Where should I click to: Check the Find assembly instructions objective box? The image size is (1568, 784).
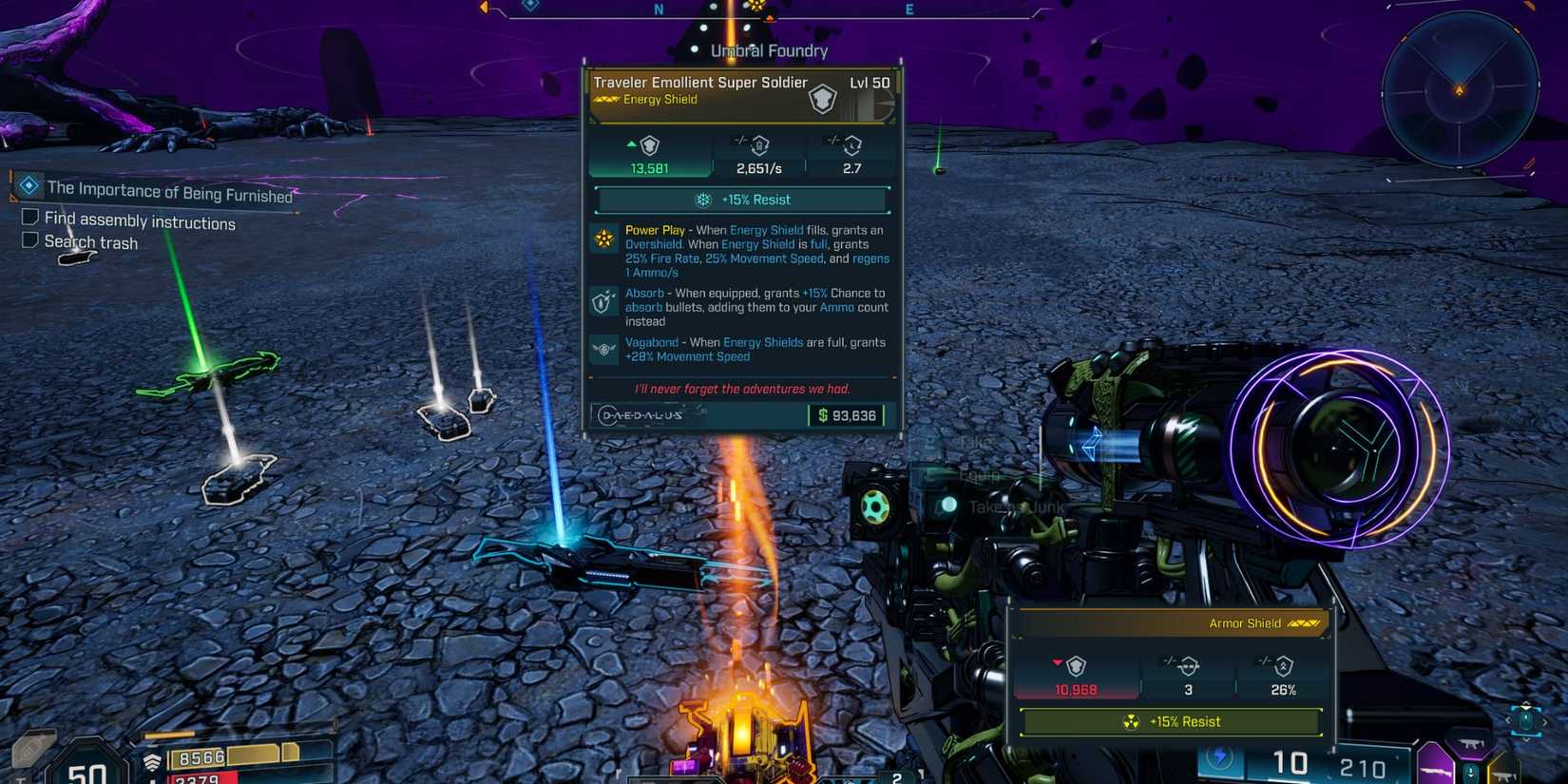[x=29, y=216]
